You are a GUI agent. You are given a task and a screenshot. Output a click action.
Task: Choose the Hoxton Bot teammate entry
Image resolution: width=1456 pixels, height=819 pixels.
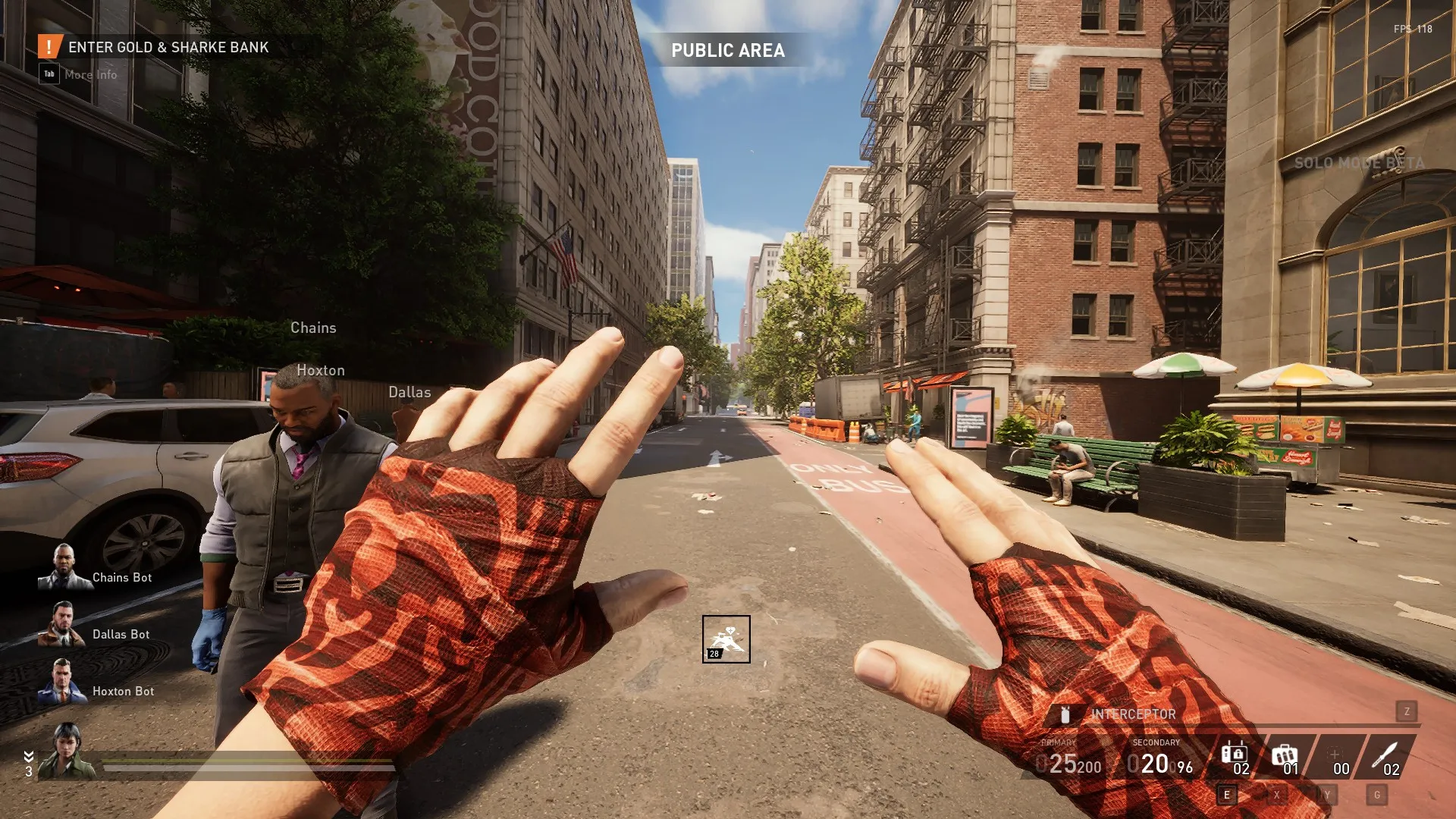tap(63, 682)
